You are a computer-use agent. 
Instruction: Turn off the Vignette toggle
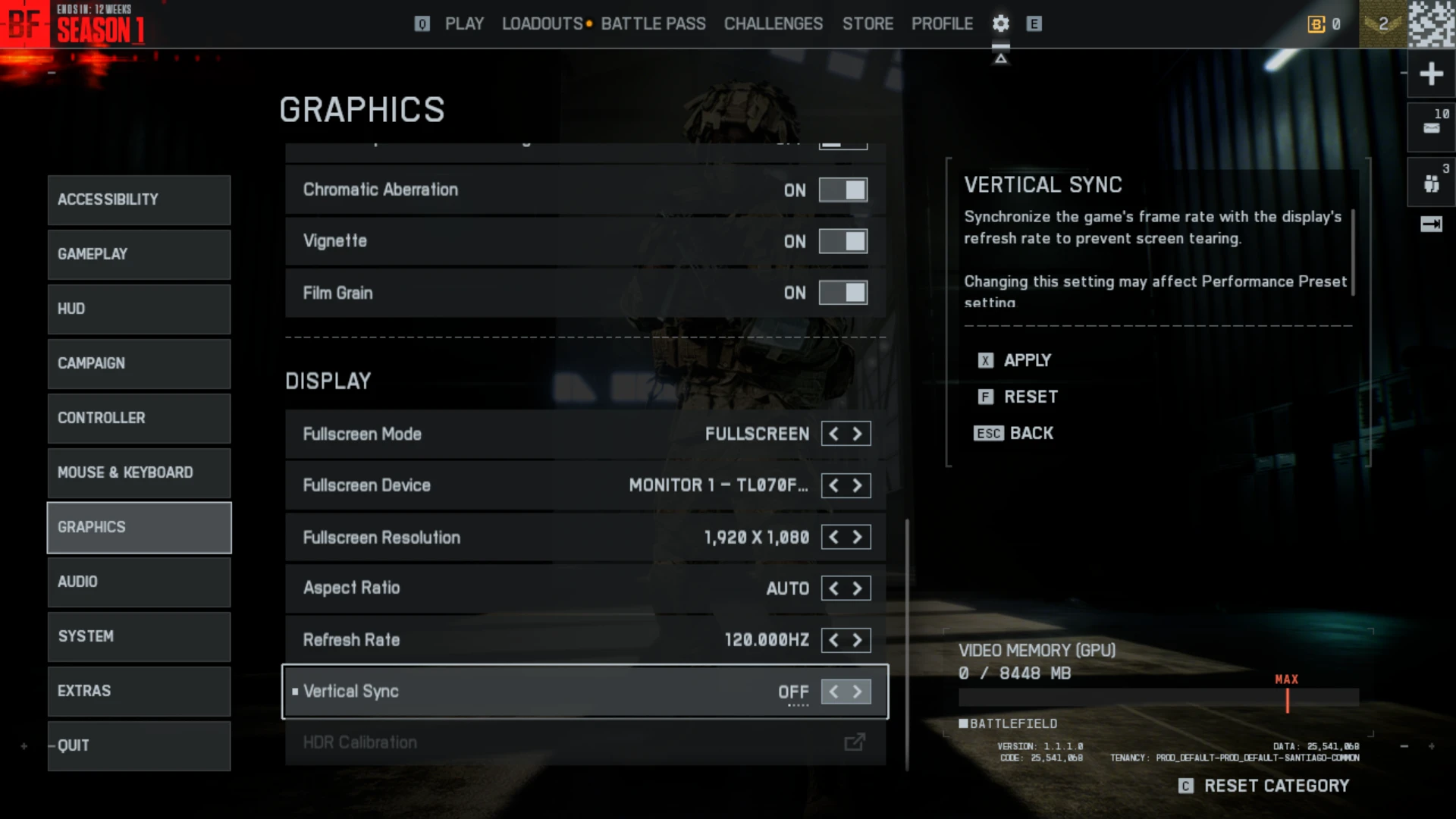(843, 242)
